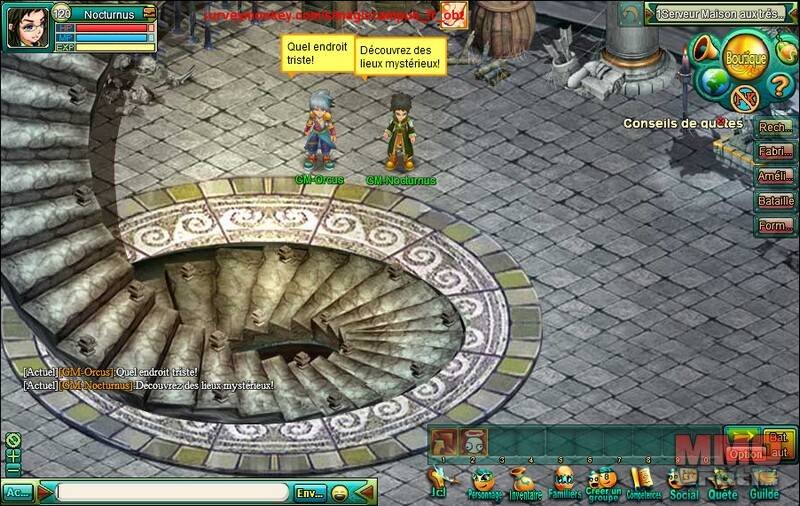Open the Familiers pets menu
The image size is (800, 506).
566,483
